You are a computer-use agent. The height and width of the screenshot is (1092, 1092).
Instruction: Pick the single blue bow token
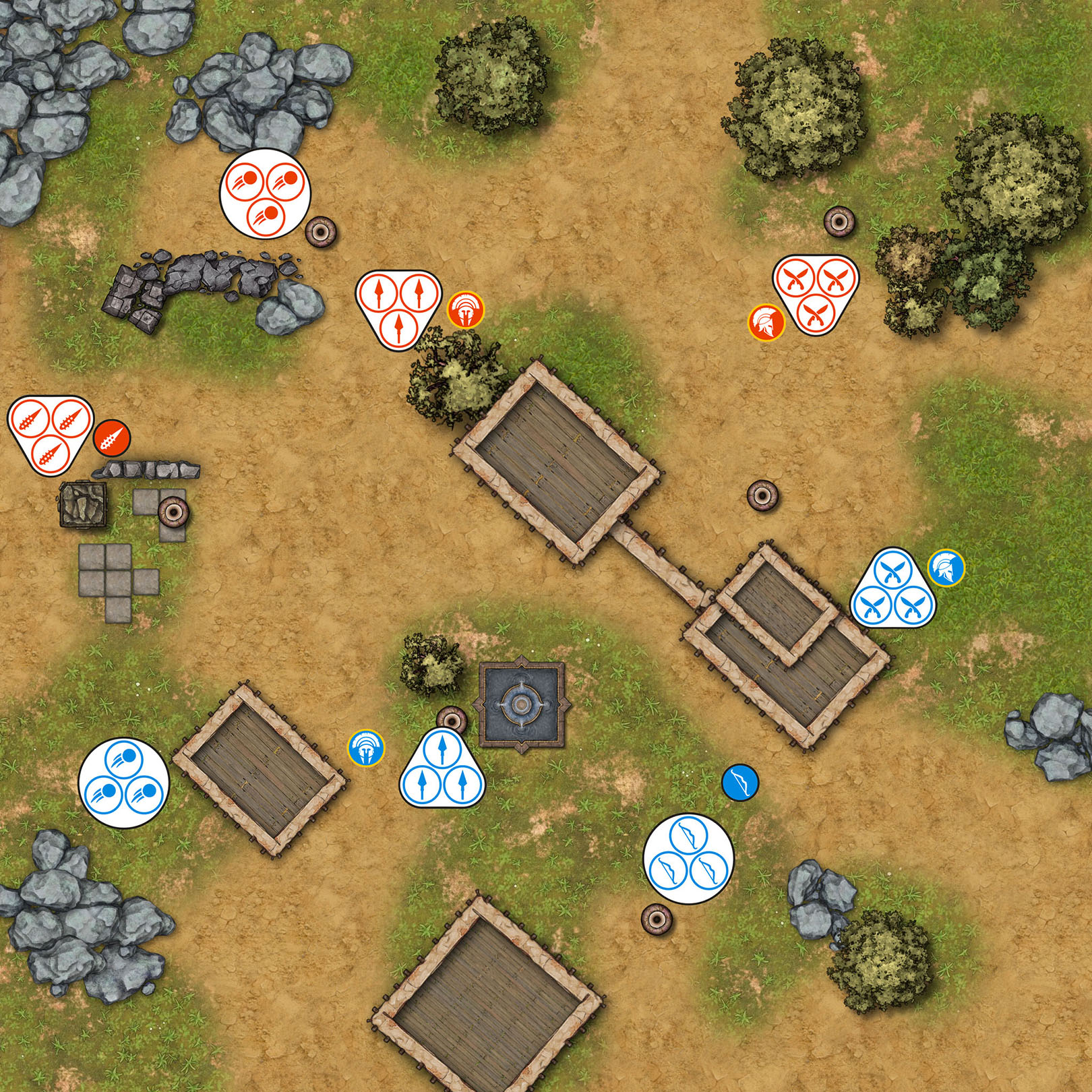pyautogui.click(x=740, y=783)
